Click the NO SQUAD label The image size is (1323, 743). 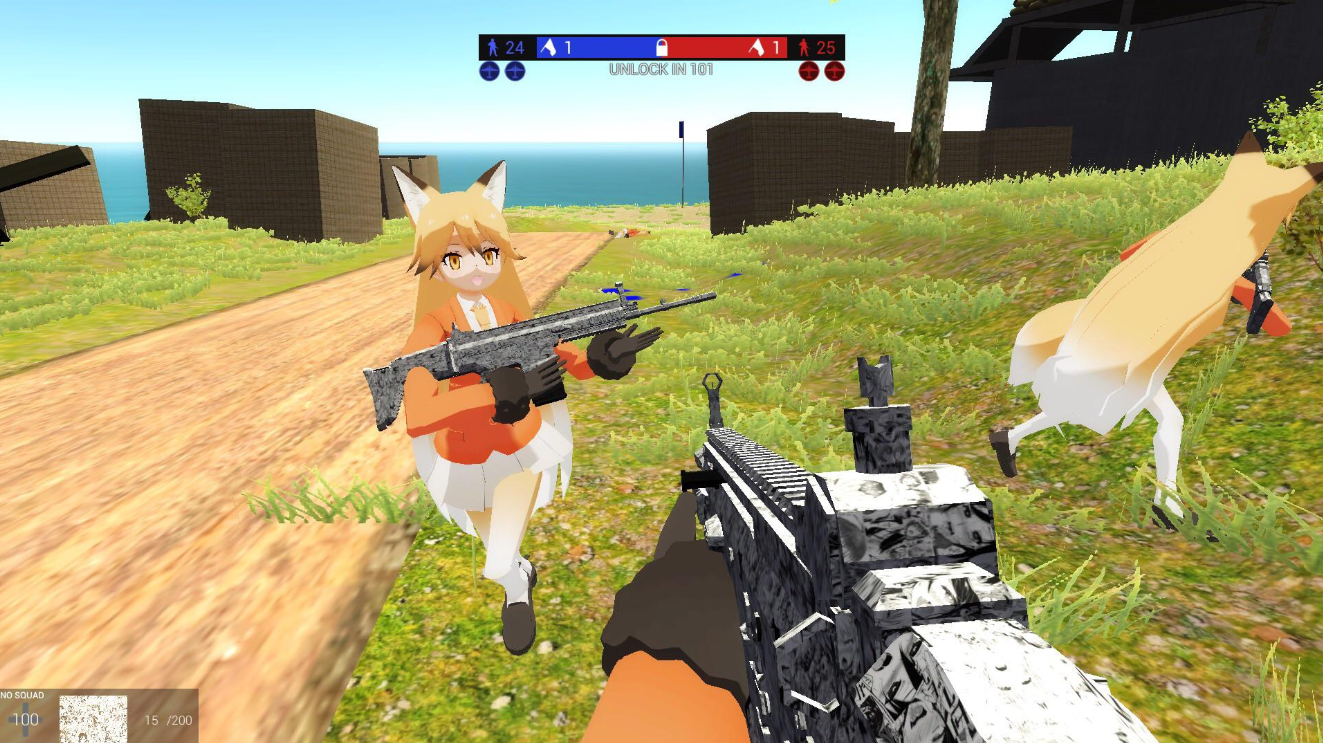tap(22, 694)
